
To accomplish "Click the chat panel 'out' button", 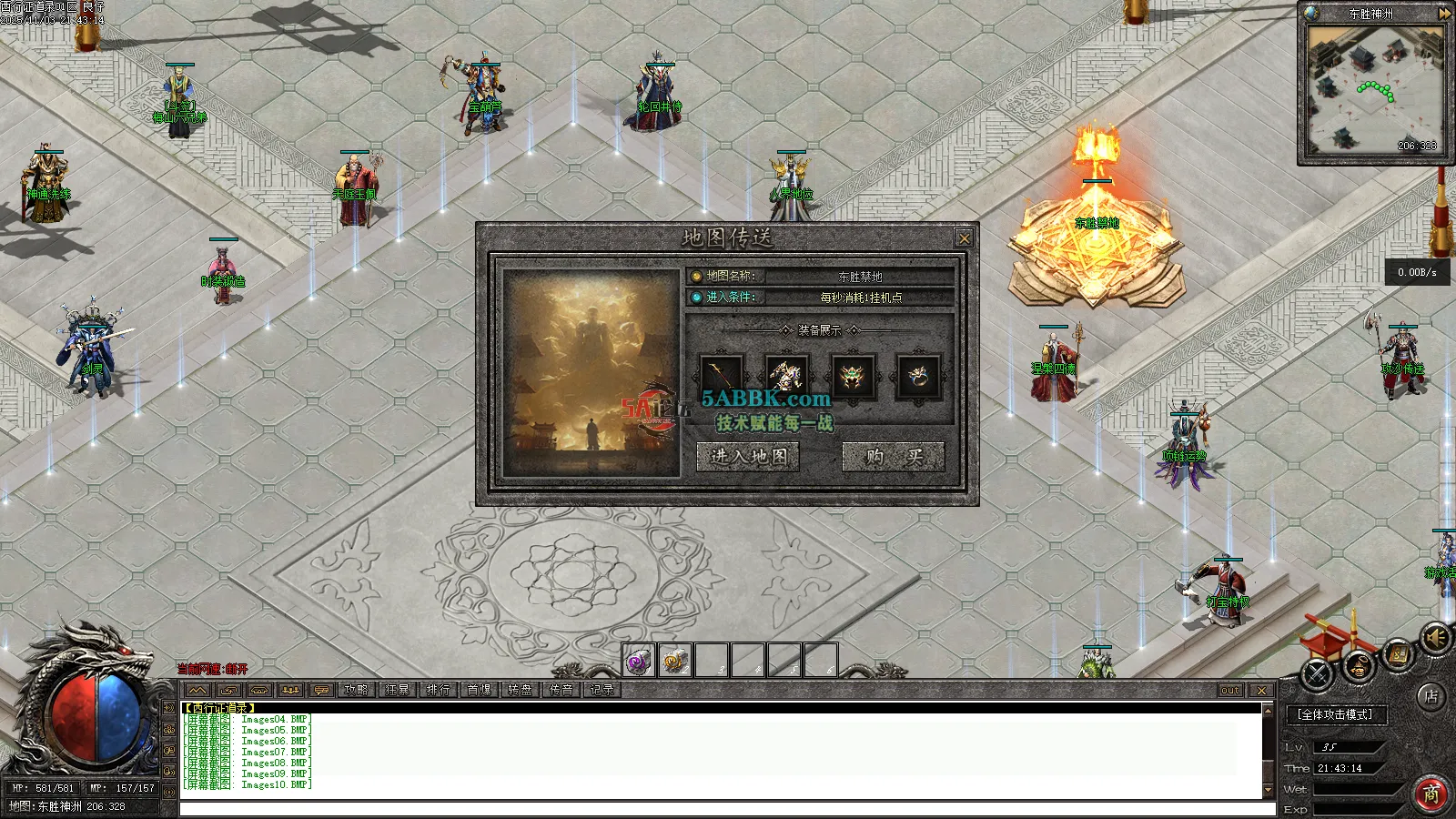I will click(x=1230, y=691).
